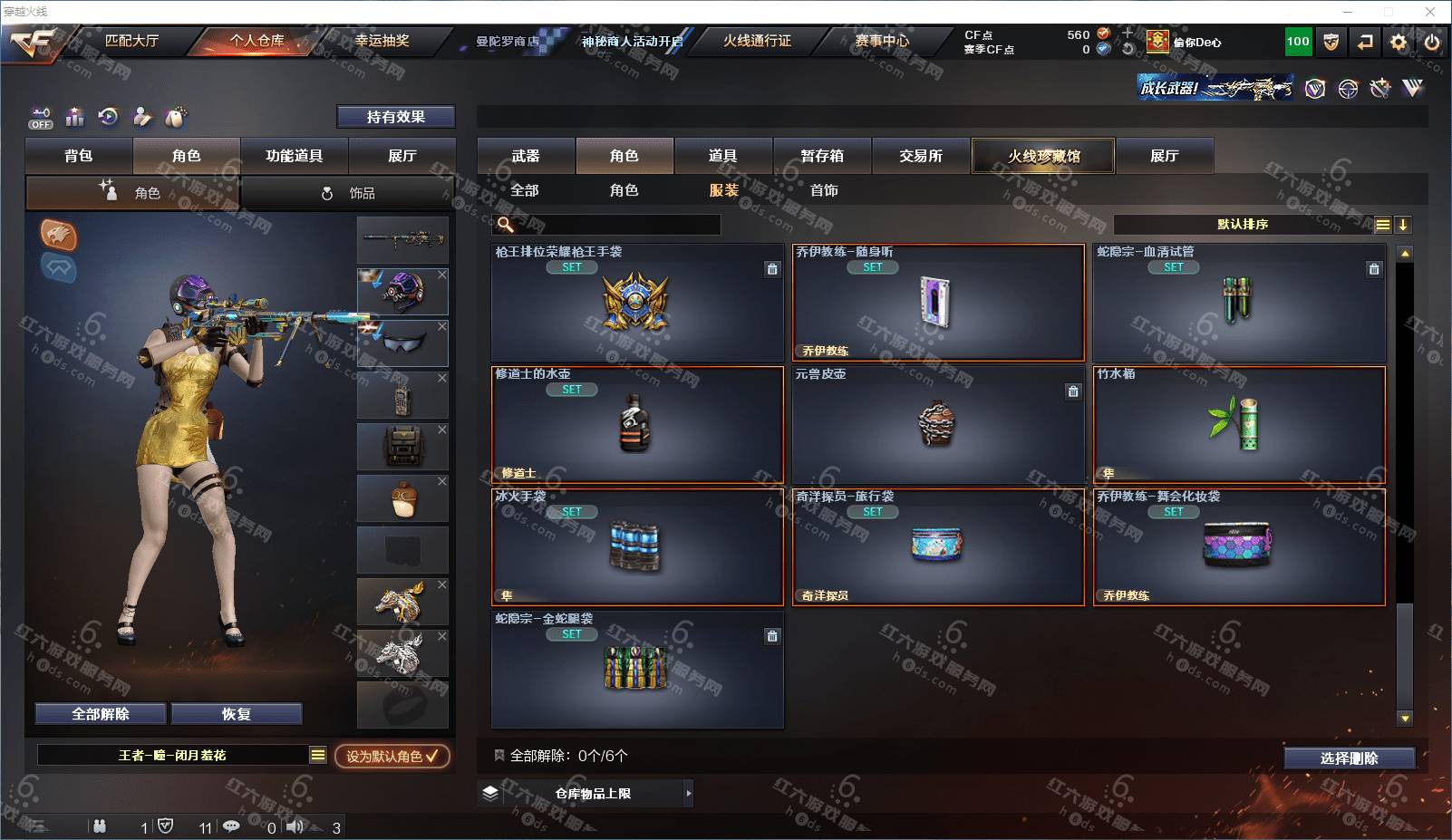The width and height of the screenshot is (1452, 840).
Task: Open the 武器 weapons storage tab
Action: pos(526,156)
